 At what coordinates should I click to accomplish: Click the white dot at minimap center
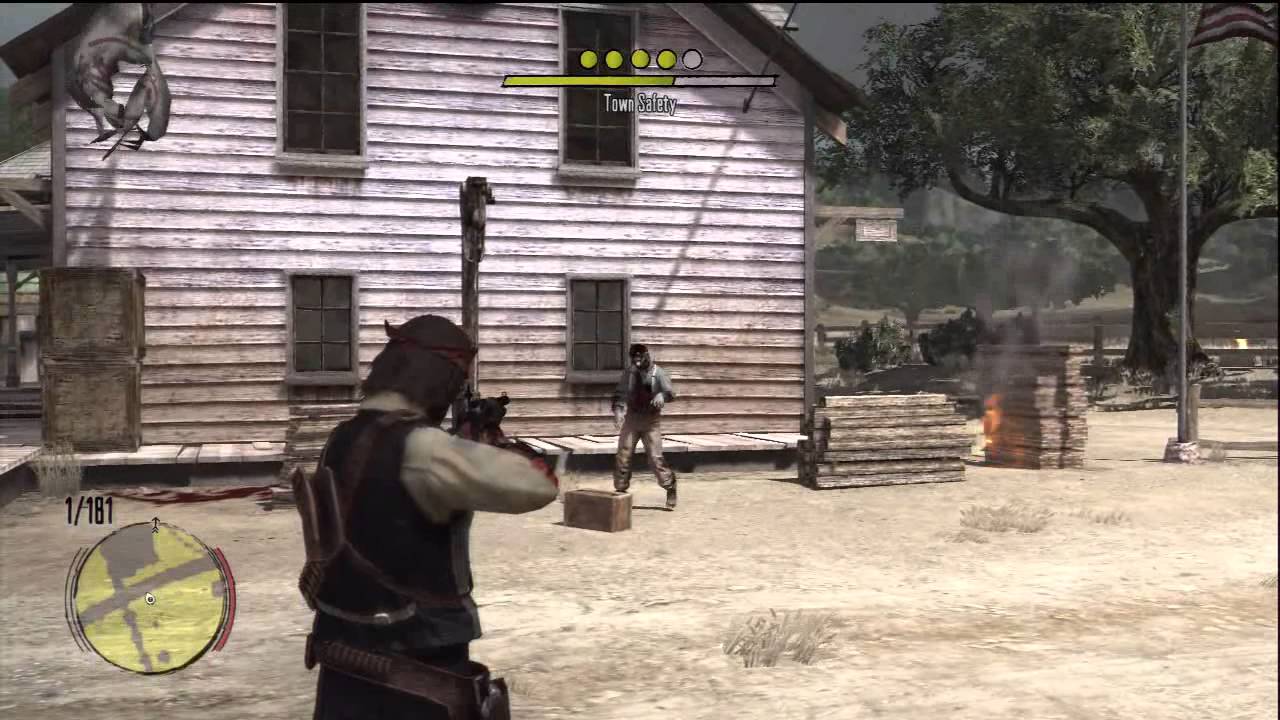tap(148, 599)
